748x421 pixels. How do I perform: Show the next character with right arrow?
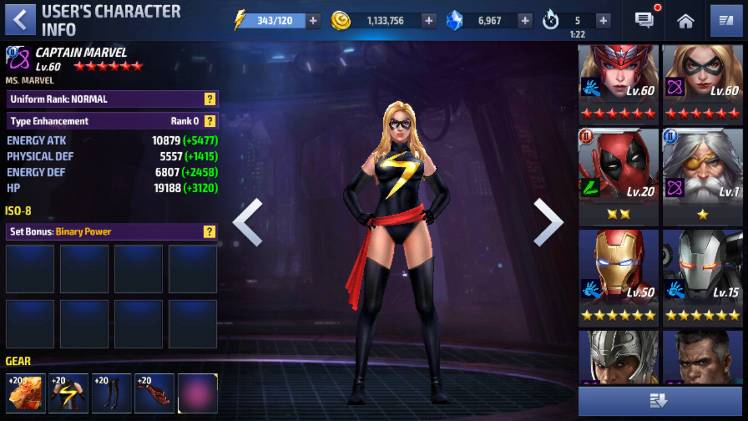(x=547, y=222)
